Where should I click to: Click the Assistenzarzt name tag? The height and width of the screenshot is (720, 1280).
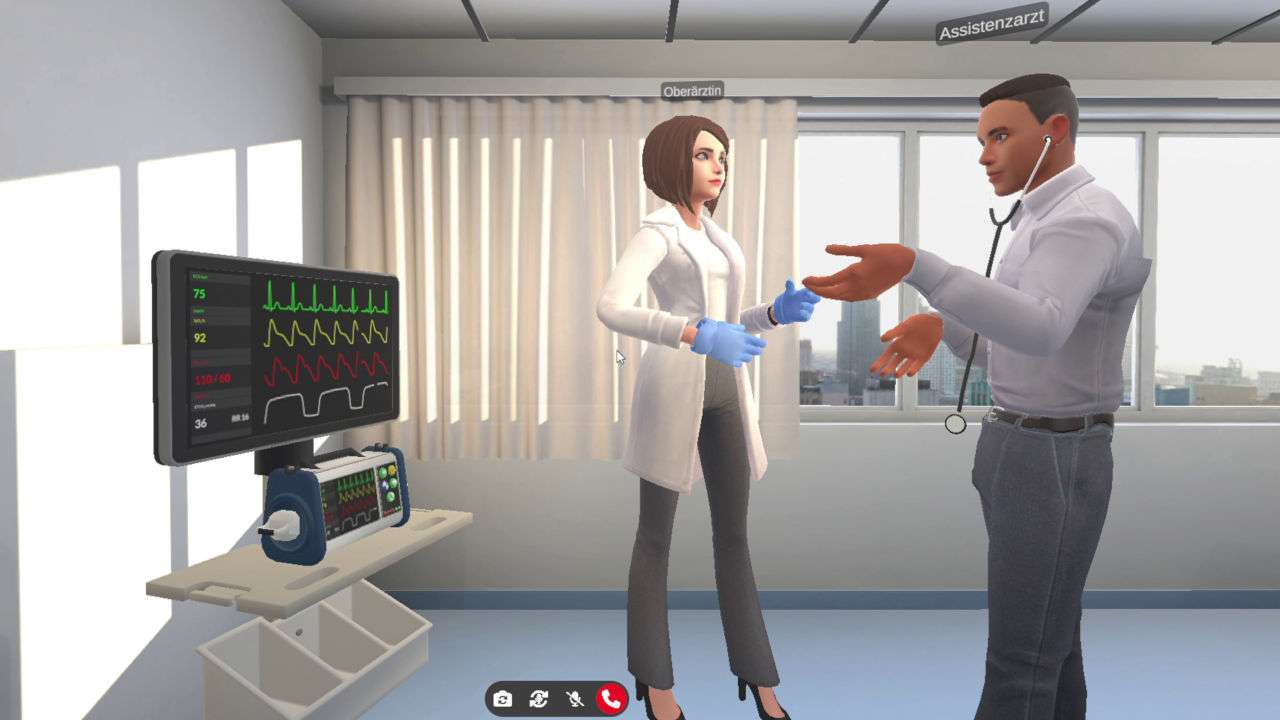click(992, 29)
